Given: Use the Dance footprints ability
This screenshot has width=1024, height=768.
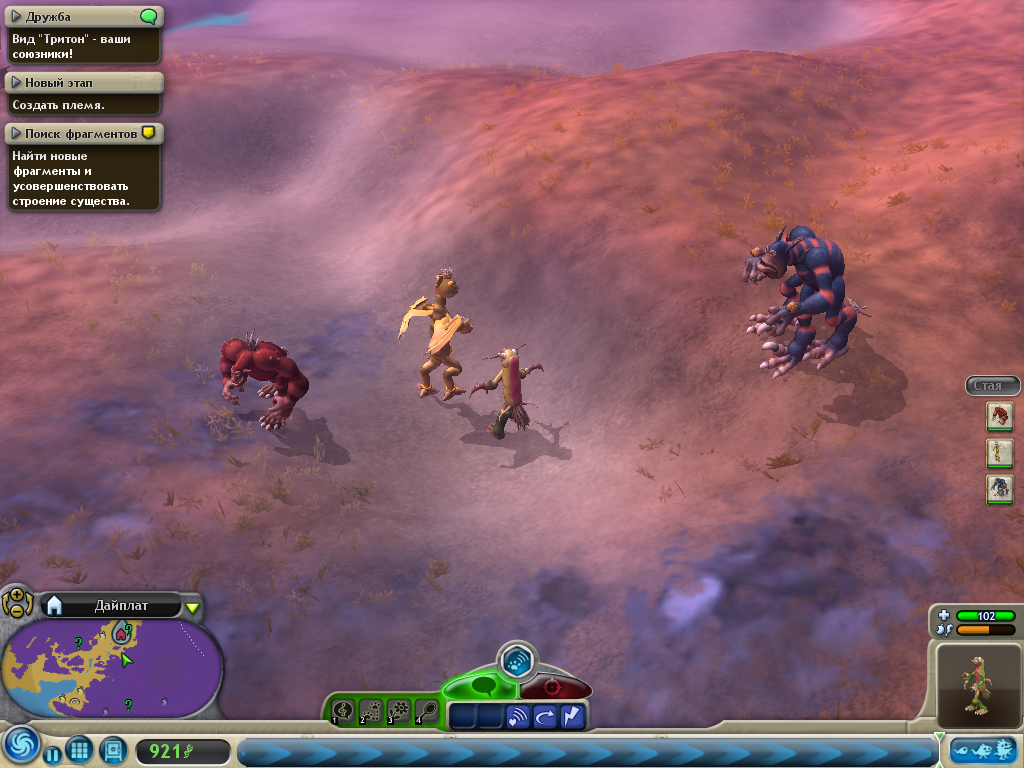Looking at the screenshot, I should tap(371, 711).
